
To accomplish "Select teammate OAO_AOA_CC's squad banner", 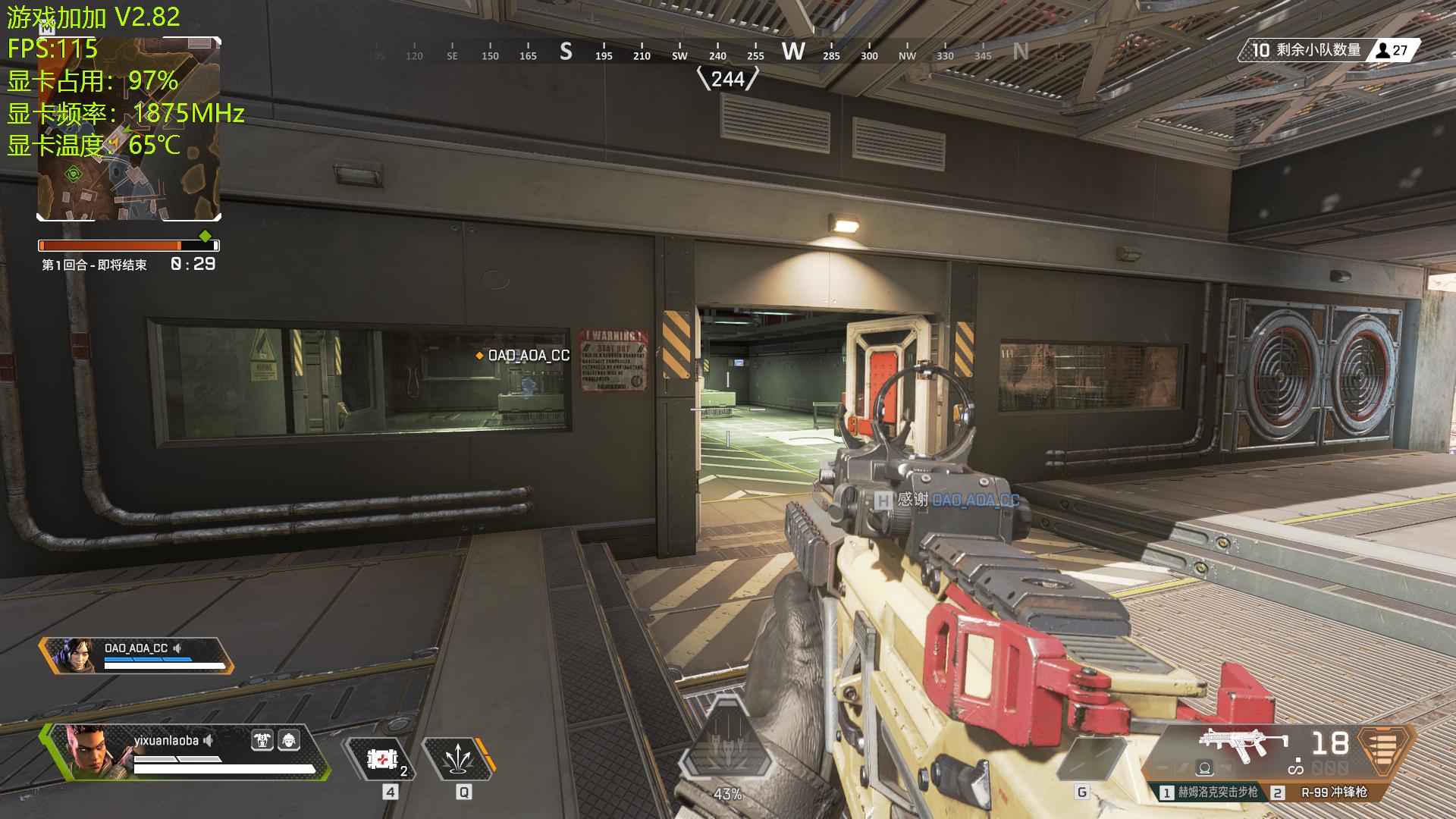I will pos(136,656).
